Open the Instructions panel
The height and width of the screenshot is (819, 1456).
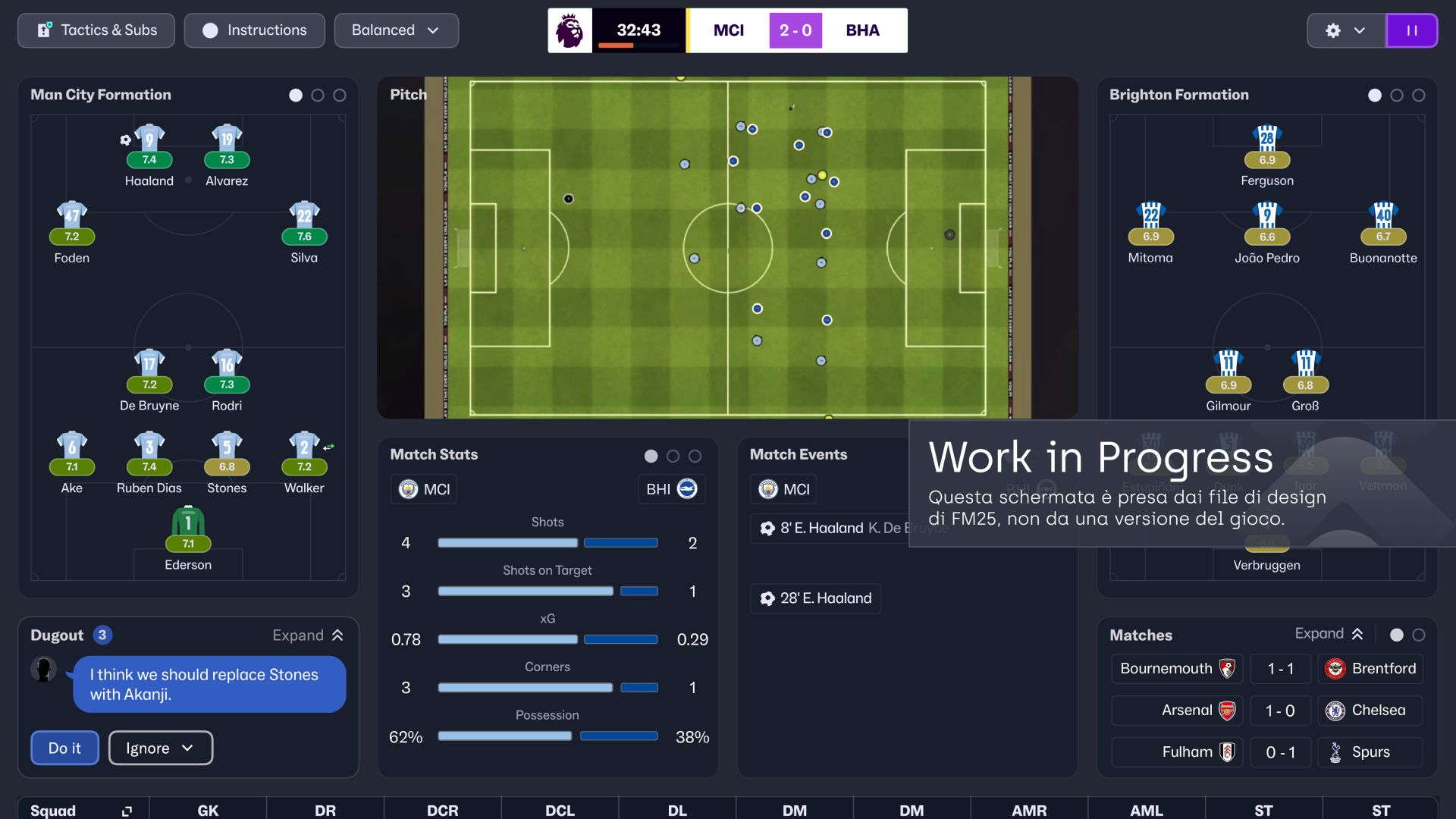pos(254,30)
